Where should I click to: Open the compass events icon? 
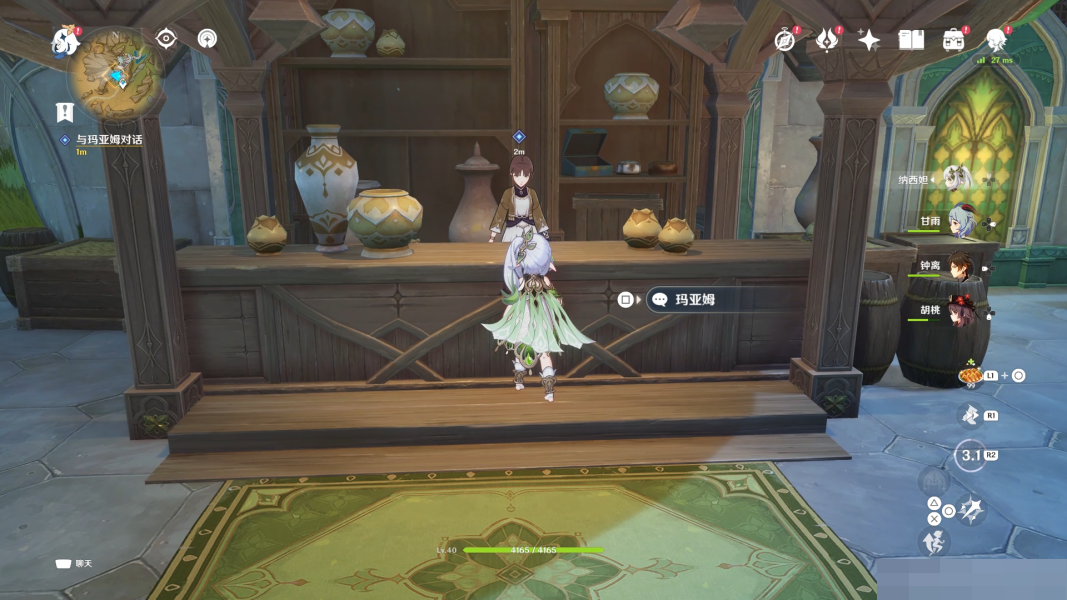pyautogui.click(x=786, y=40)
